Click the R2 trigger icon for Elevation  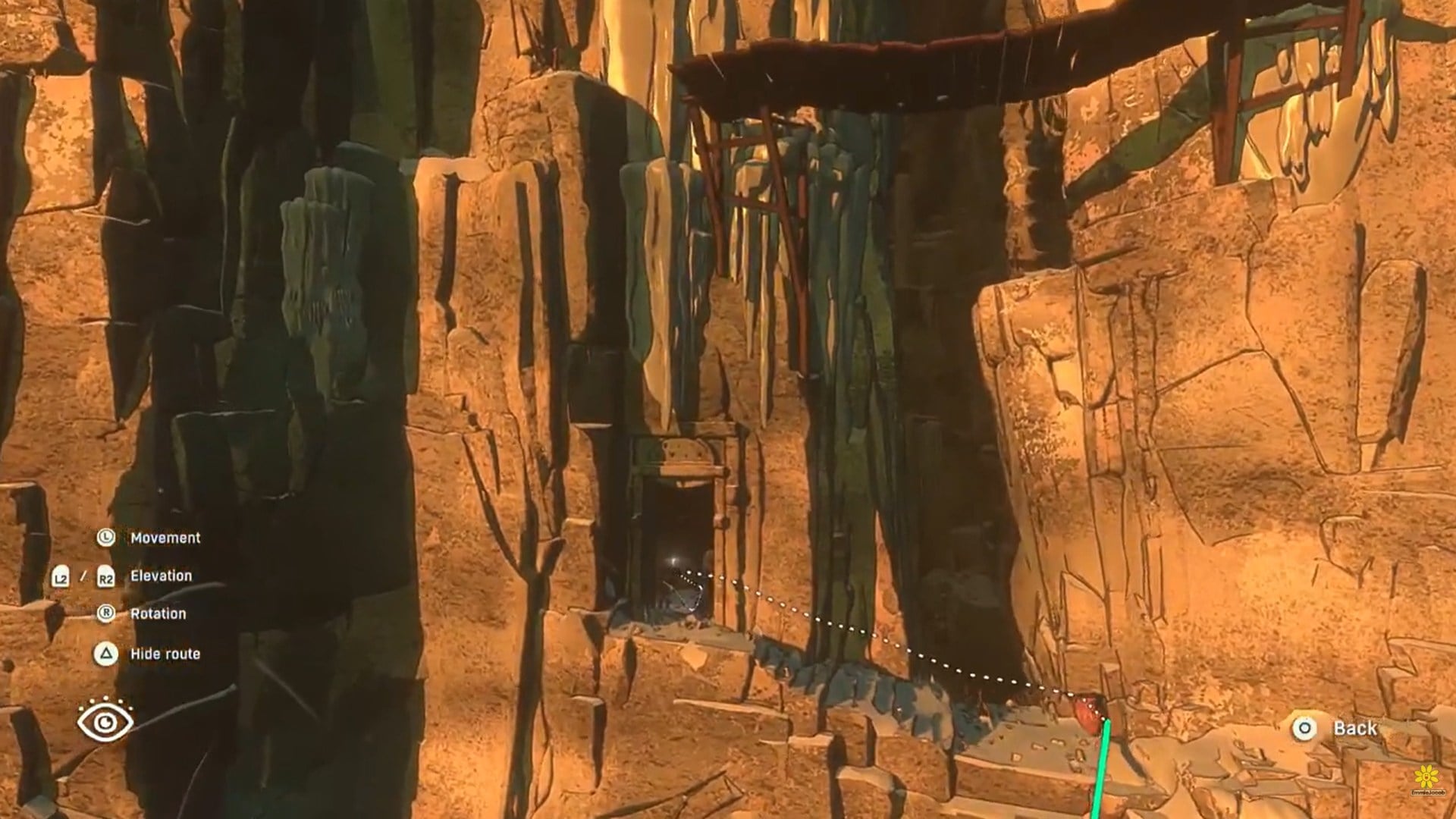click(106, 576)
